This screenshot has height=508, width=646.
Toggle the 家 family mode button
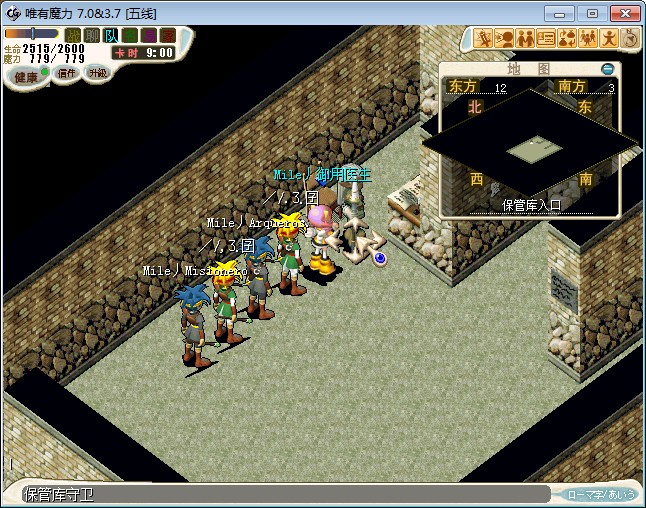[168, 35]
